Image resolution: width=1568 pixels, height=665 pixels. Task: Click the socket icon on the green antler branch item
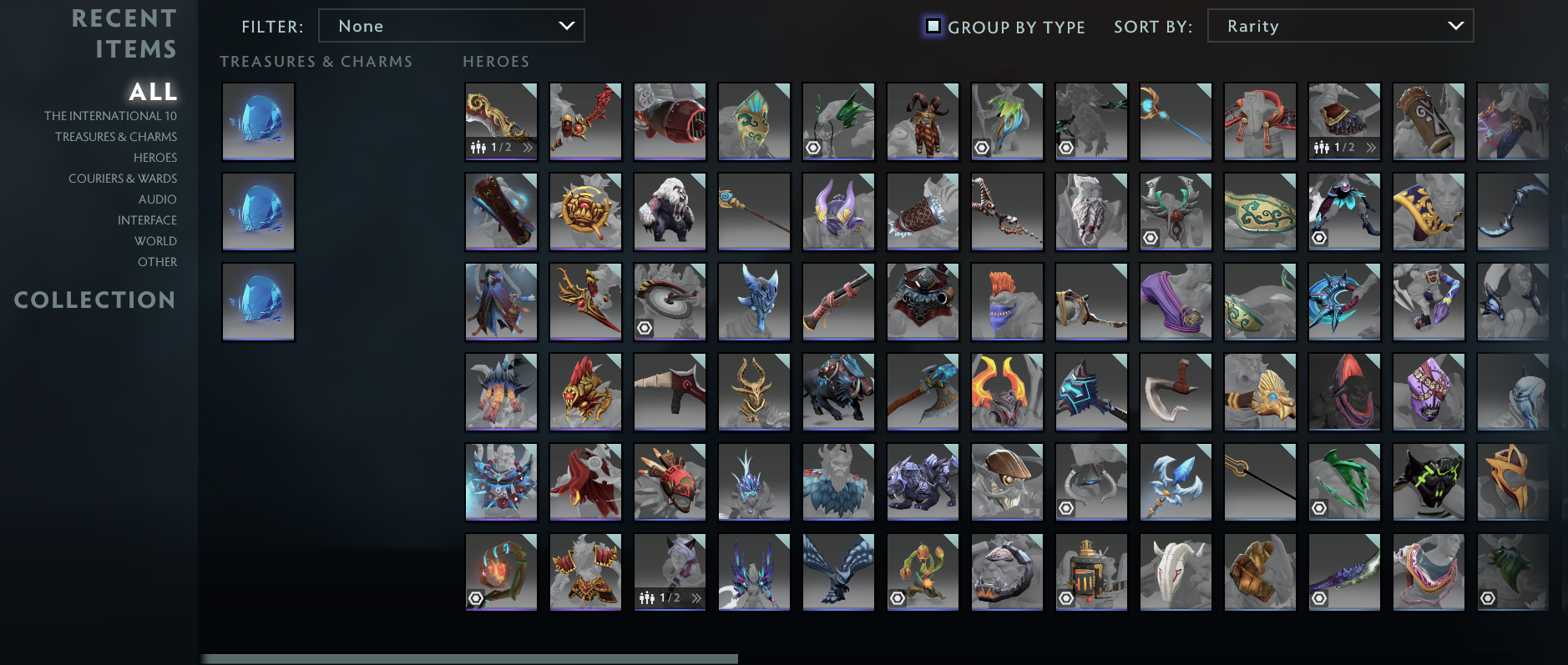813,147
